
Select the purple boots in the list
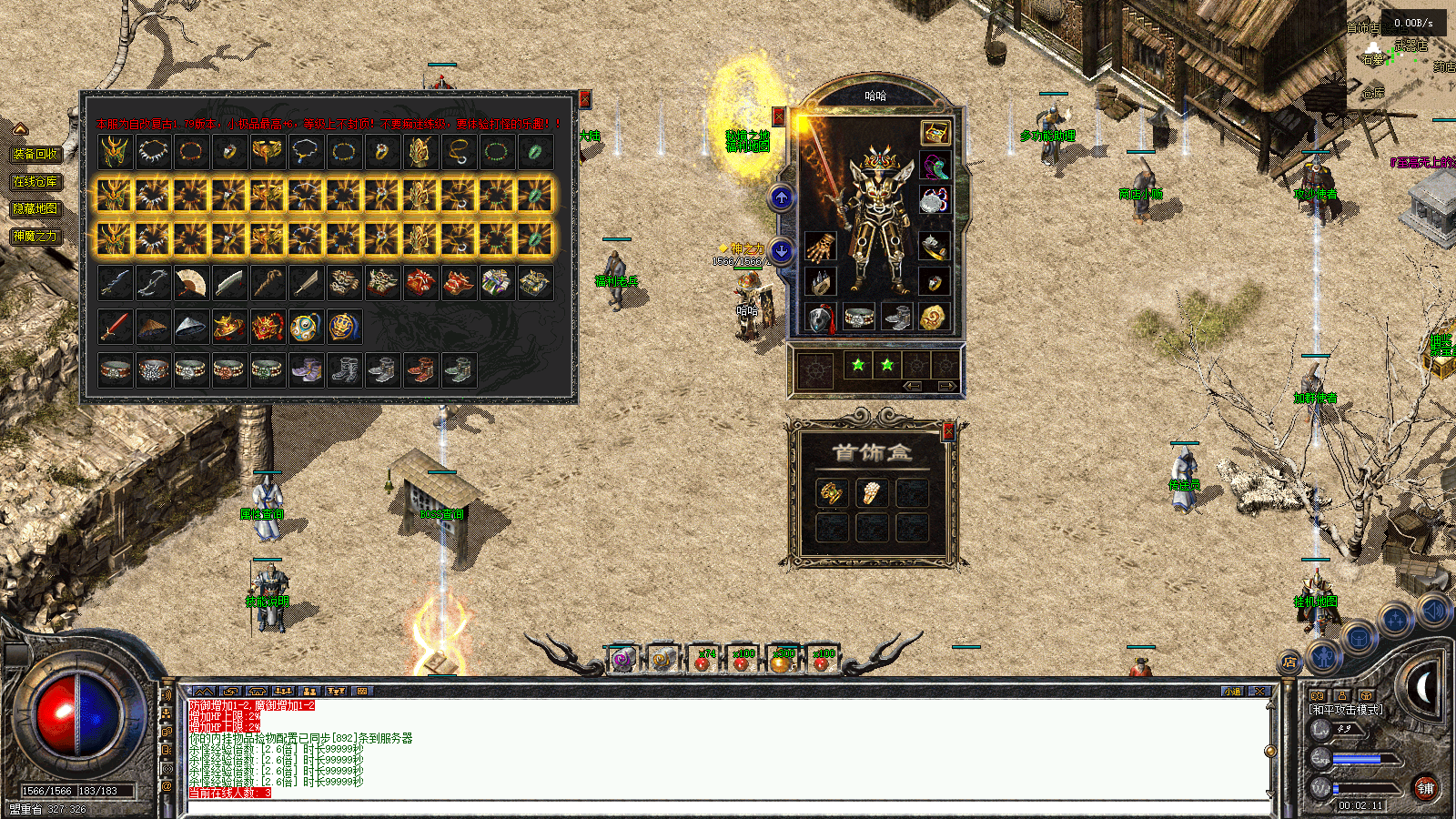click(305, 369)
